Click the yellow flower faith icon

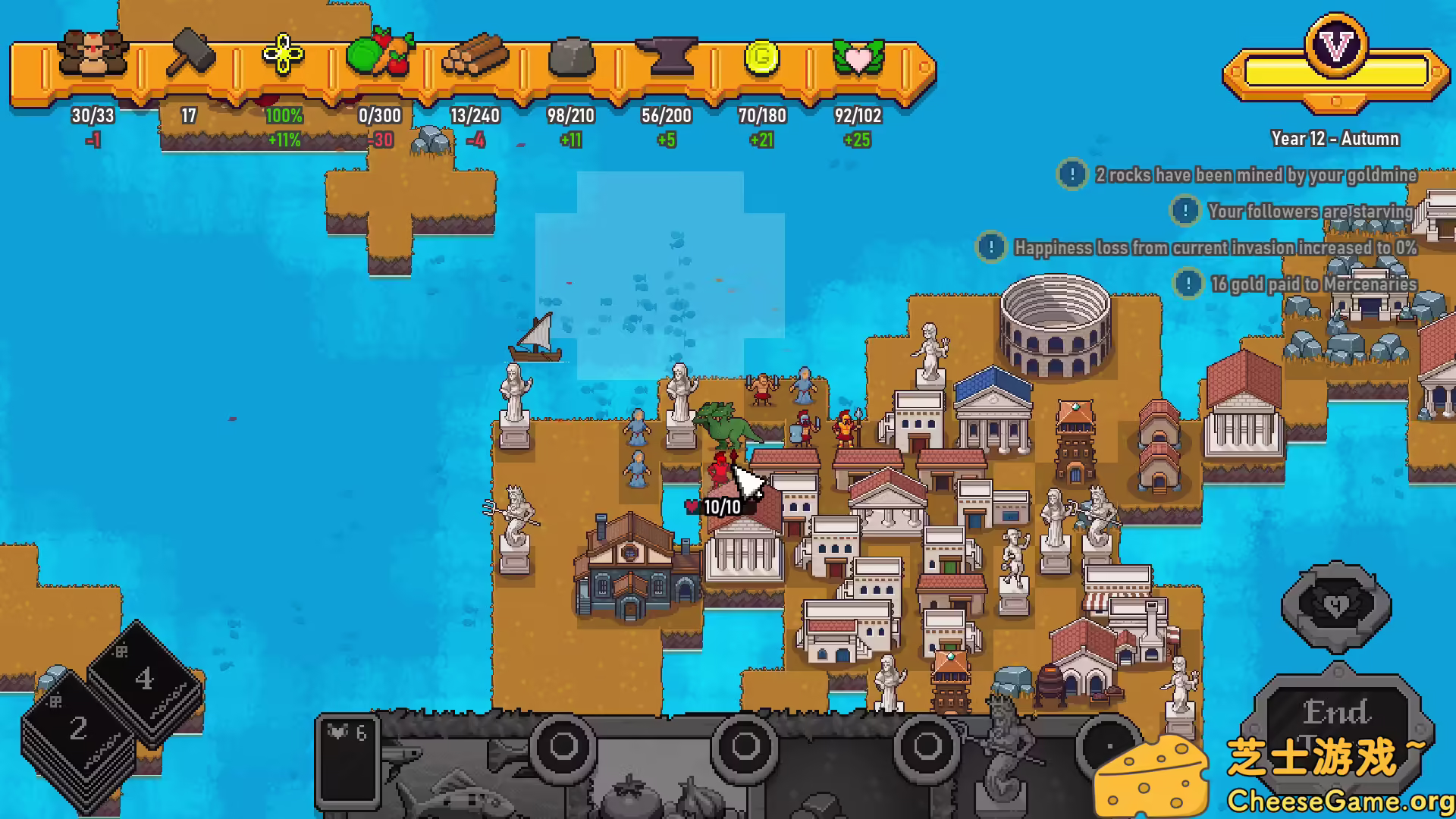pyautogui.click(x=283, y=55)
